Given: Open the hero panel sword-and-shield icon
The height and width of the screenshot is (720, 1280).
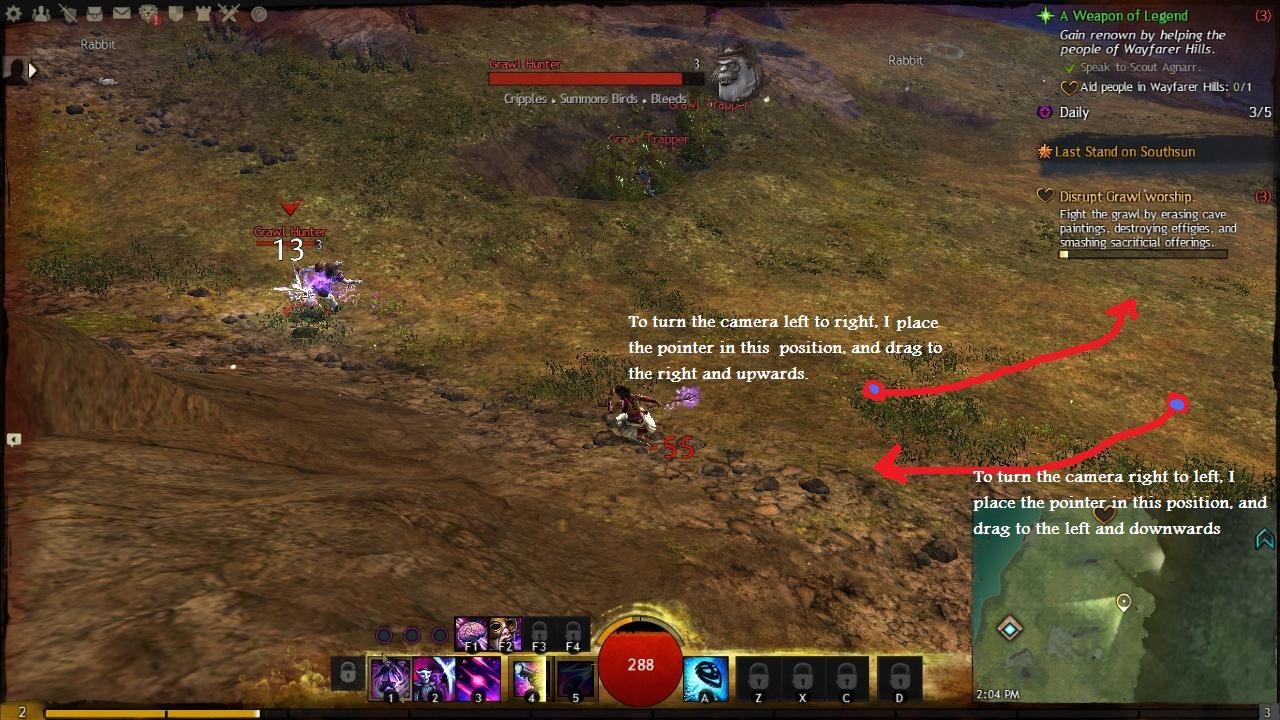Looking at the screenshot, I should click(68, 14).
